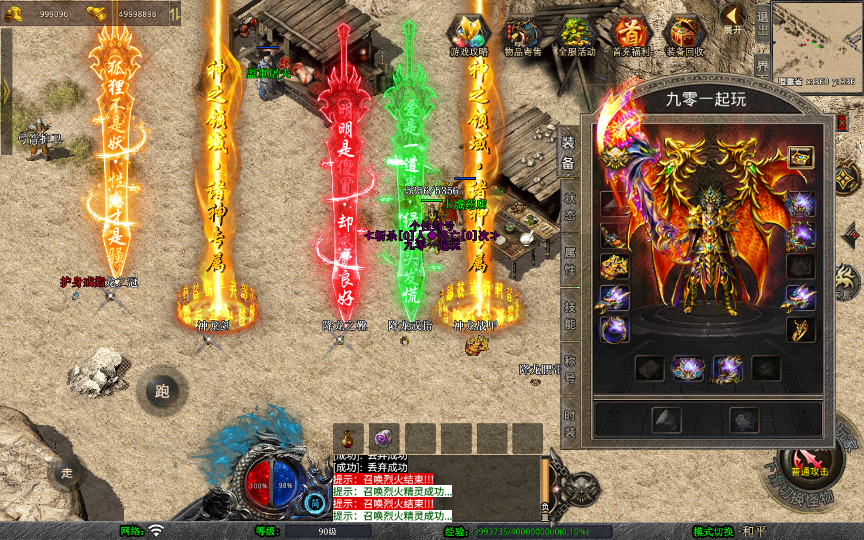The height and width of the screenshot is (540, 864).
Task: Click the 展开 expand arrow button
Action: point(733,20)
